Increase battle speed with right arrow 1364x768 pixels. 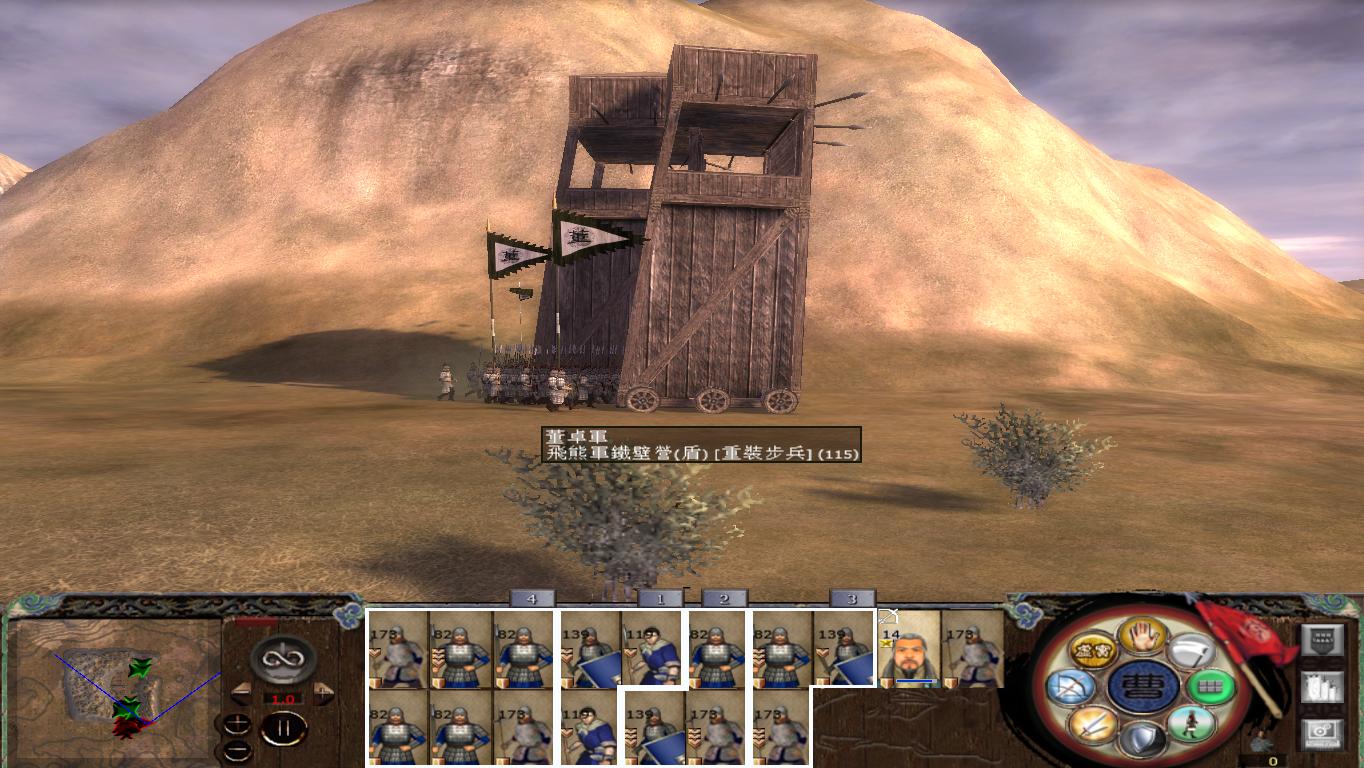tap(324, 694)
